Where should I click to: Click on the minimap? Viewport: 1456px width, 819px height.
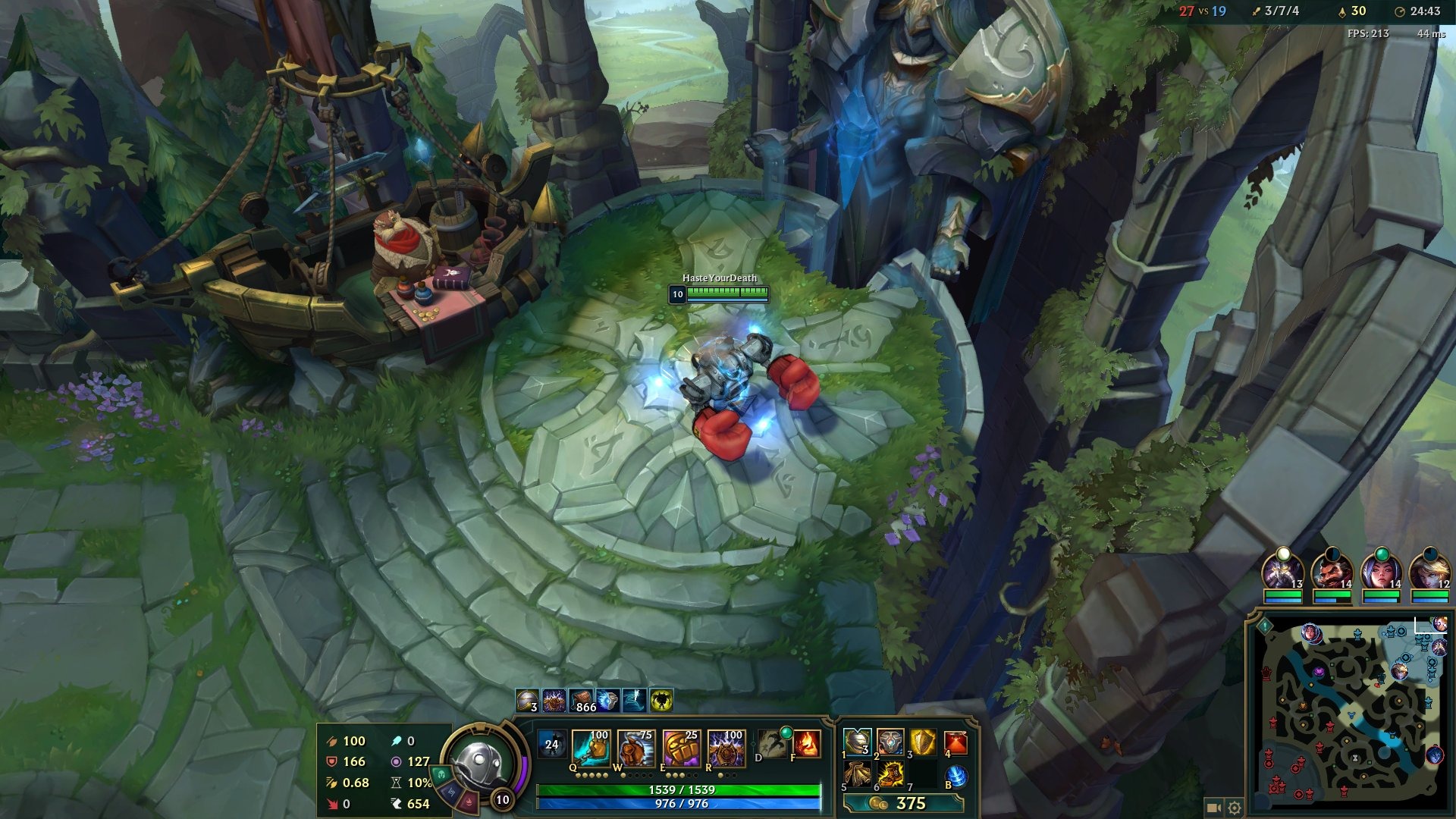(1350, 713)
